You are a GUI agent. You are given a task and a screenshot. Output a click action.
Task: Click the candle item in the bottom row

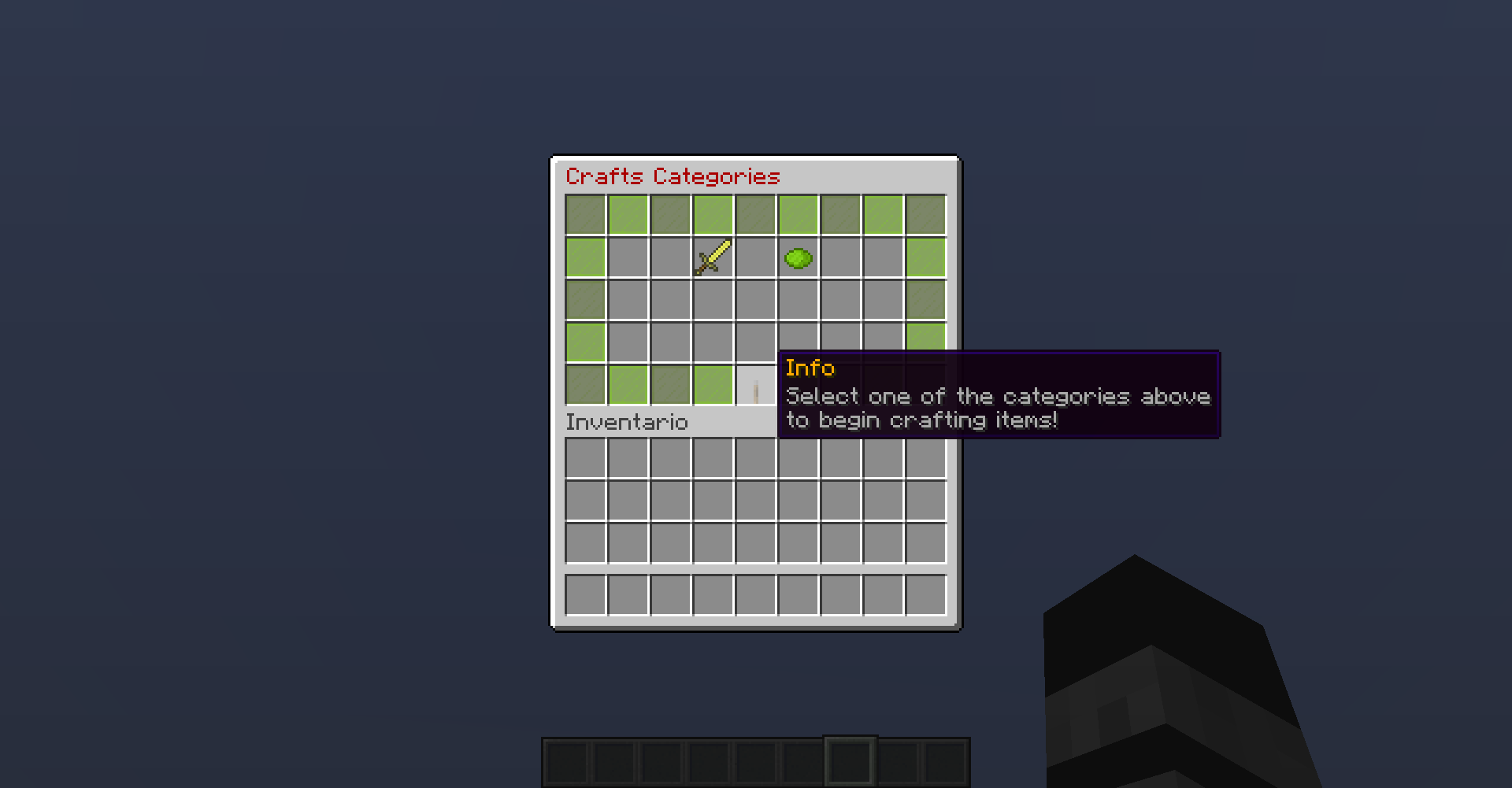click(755, 385)
